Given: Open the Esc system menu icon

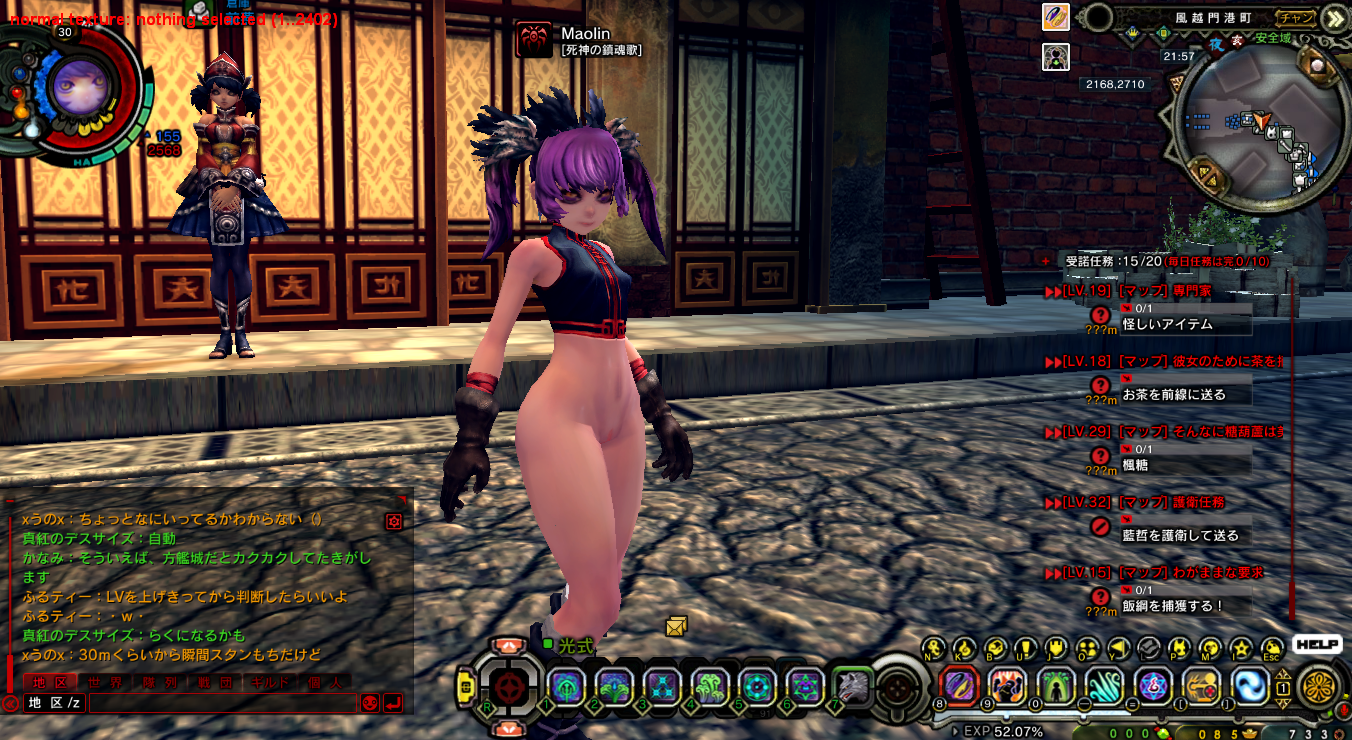Looking at the screenshot, I should (1271, 648).
